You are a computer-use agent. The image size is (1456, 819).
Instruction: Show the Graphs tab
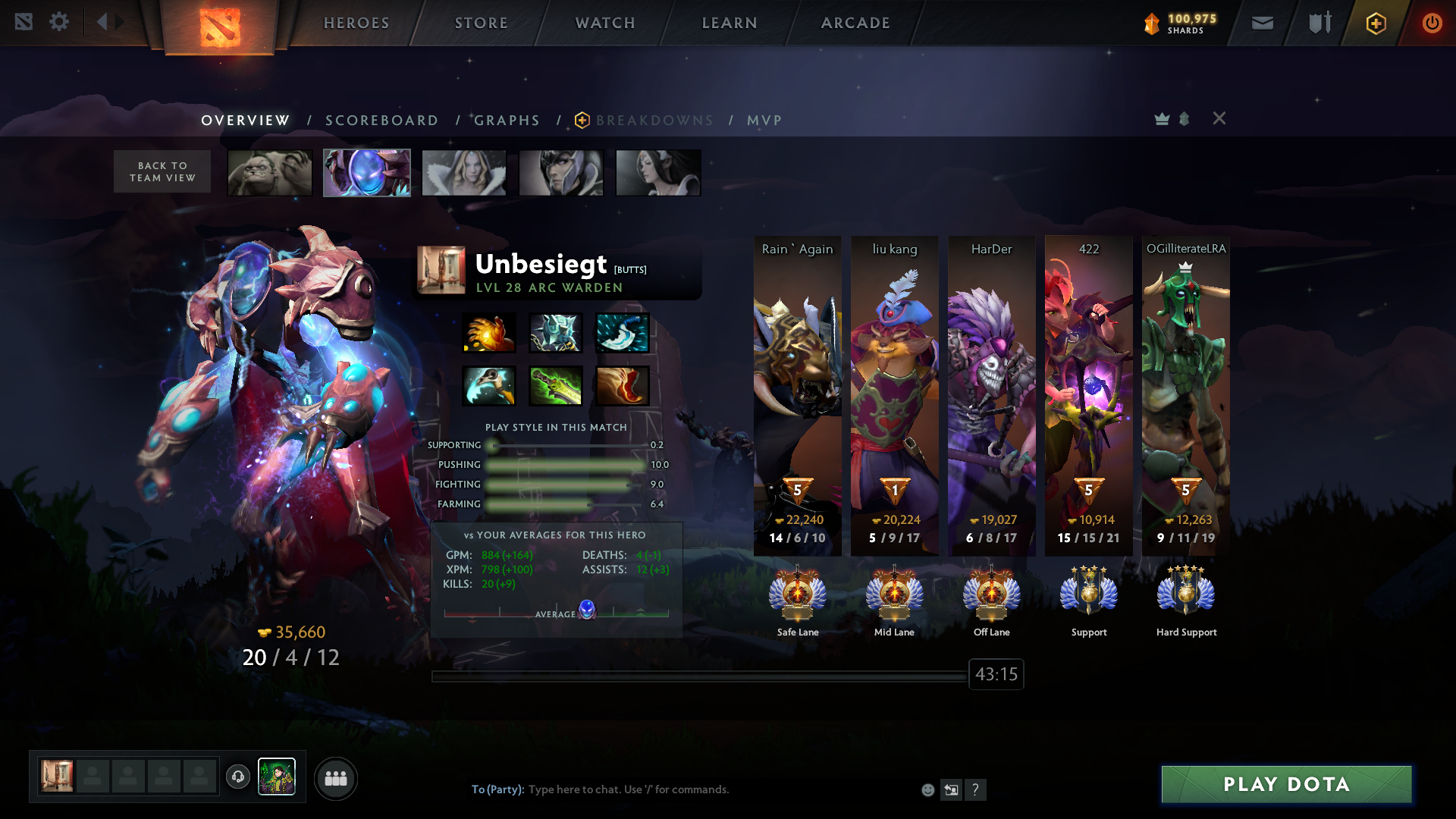tap(507, 121)
